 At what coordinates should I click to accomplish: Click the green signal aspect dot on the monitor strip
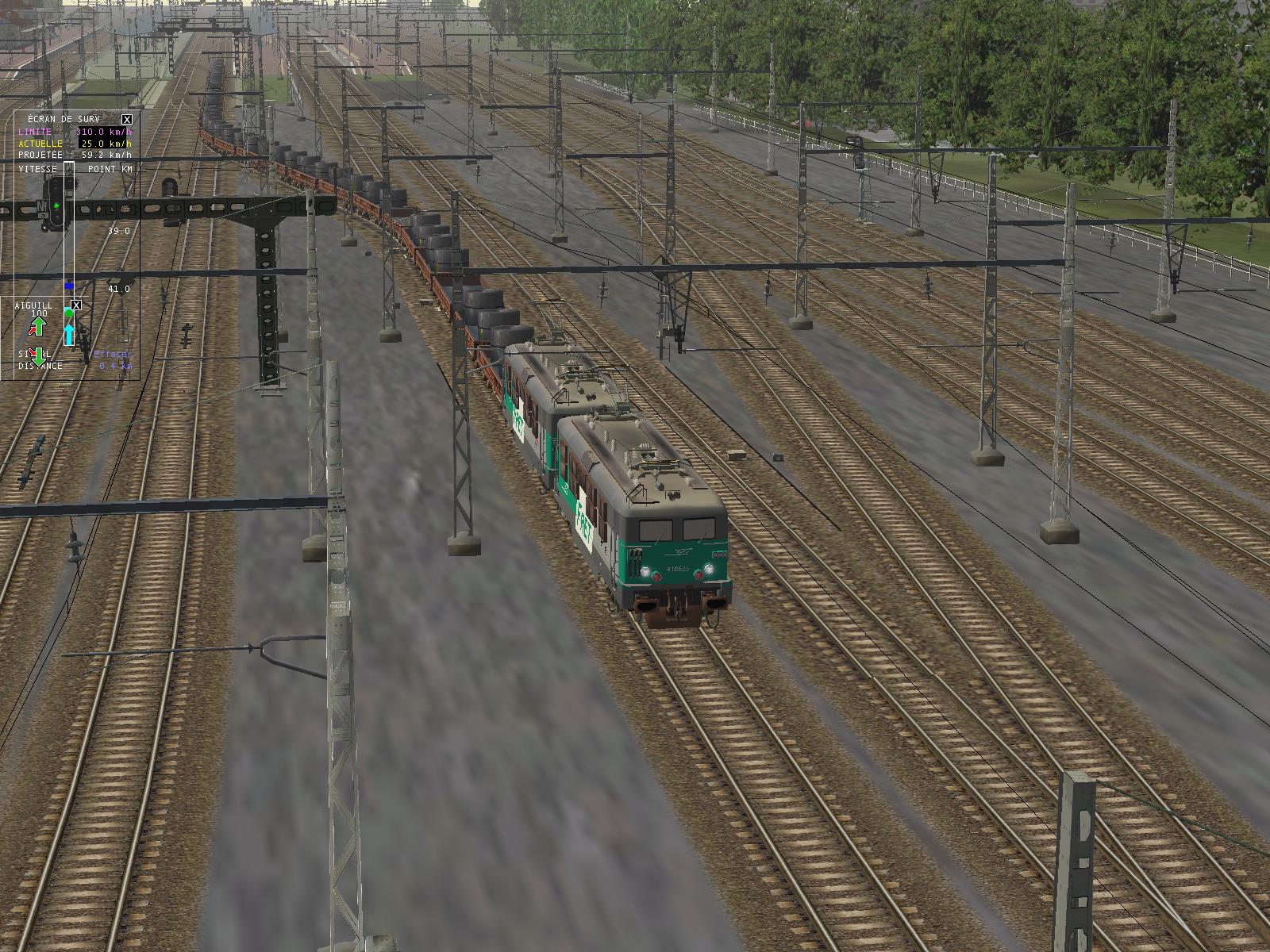click(x=68, y=313)
